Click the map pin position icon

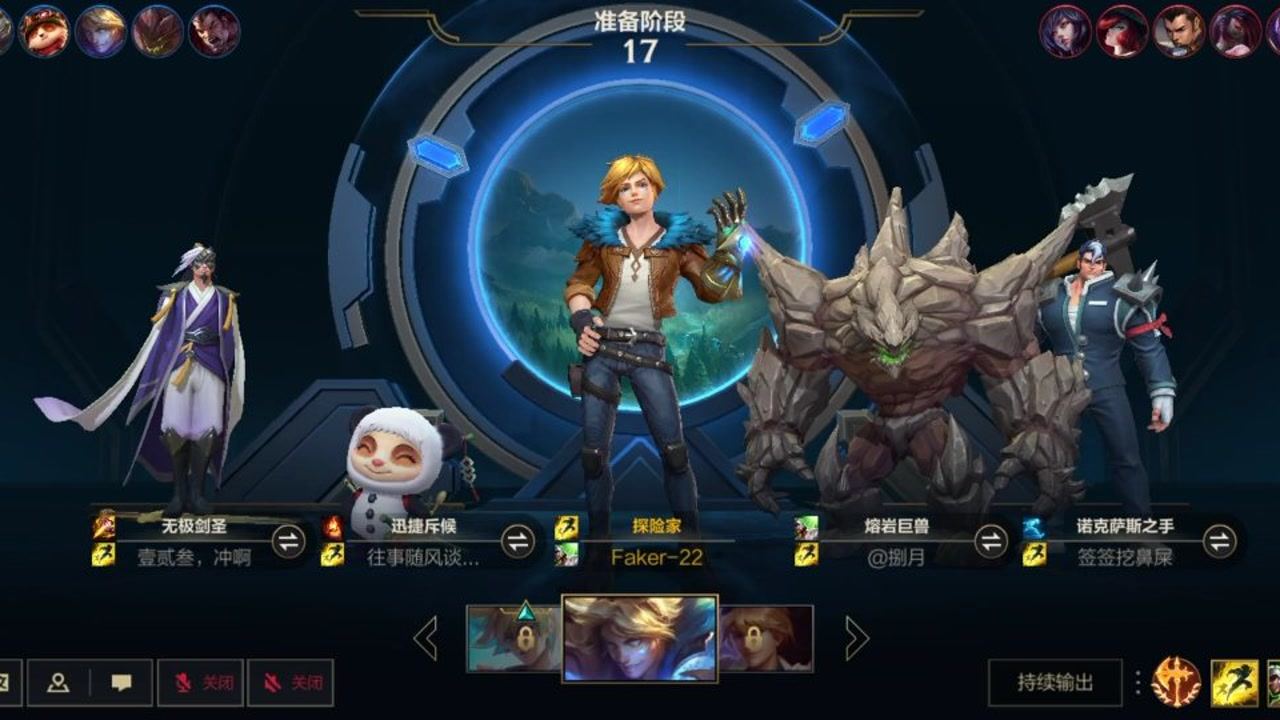coord(59,683)
